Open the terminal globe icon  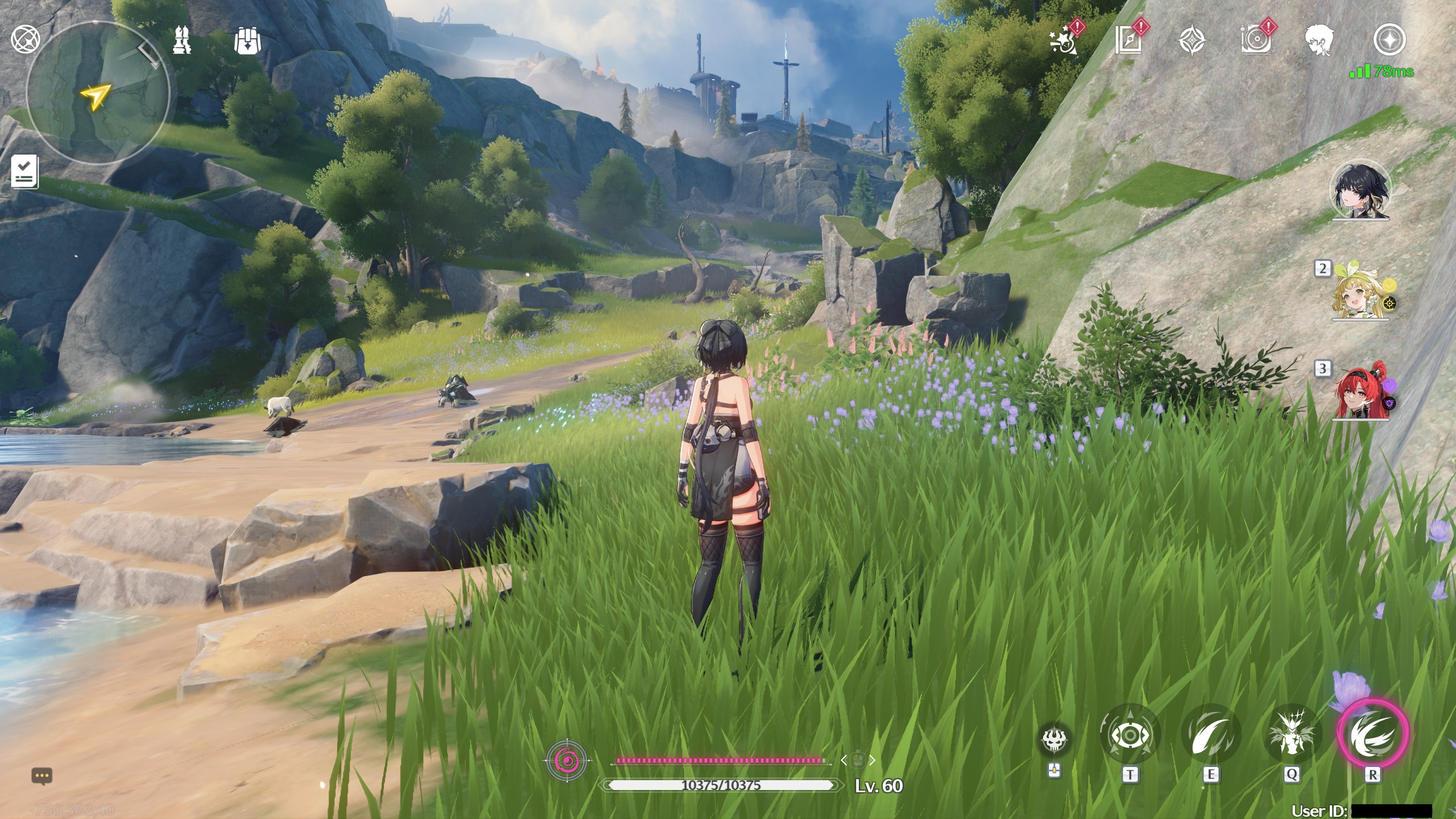[25, 39]
